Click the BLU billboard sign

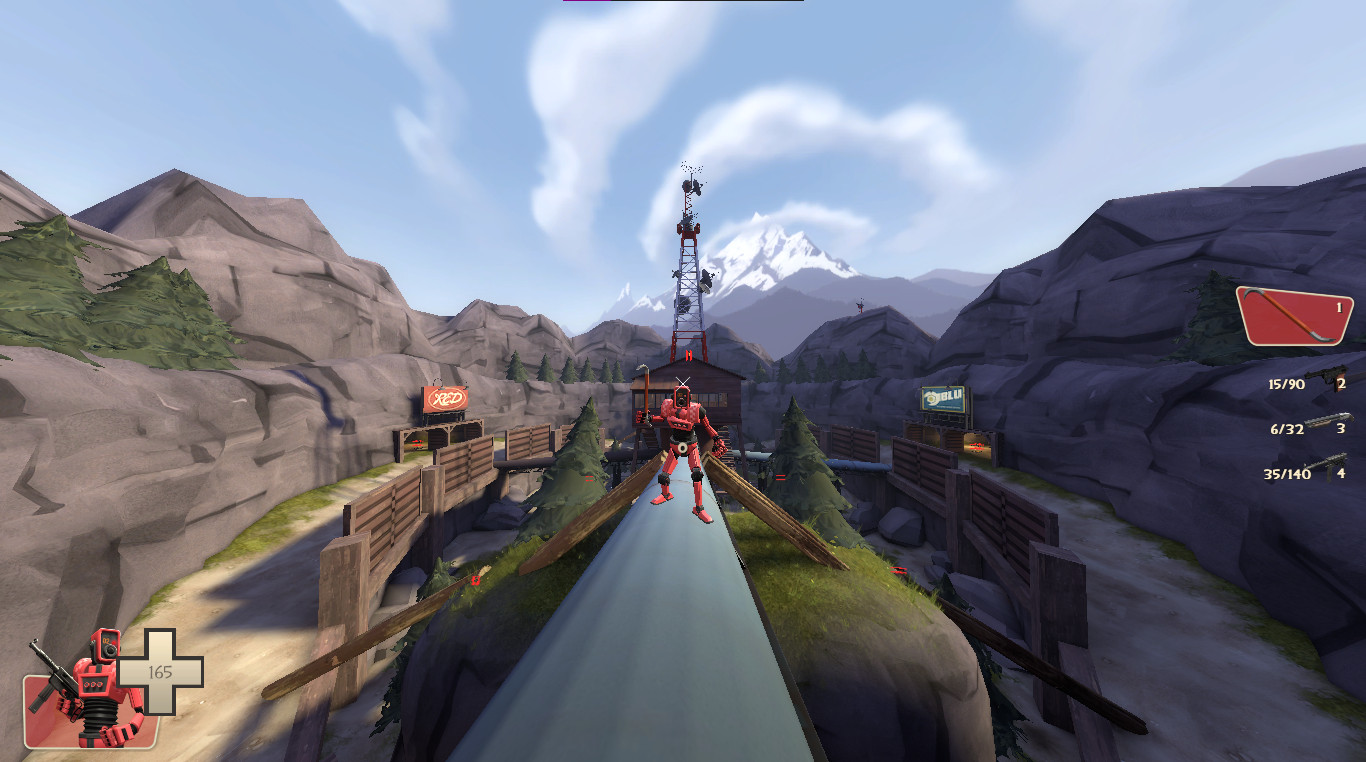click(941, 398)
